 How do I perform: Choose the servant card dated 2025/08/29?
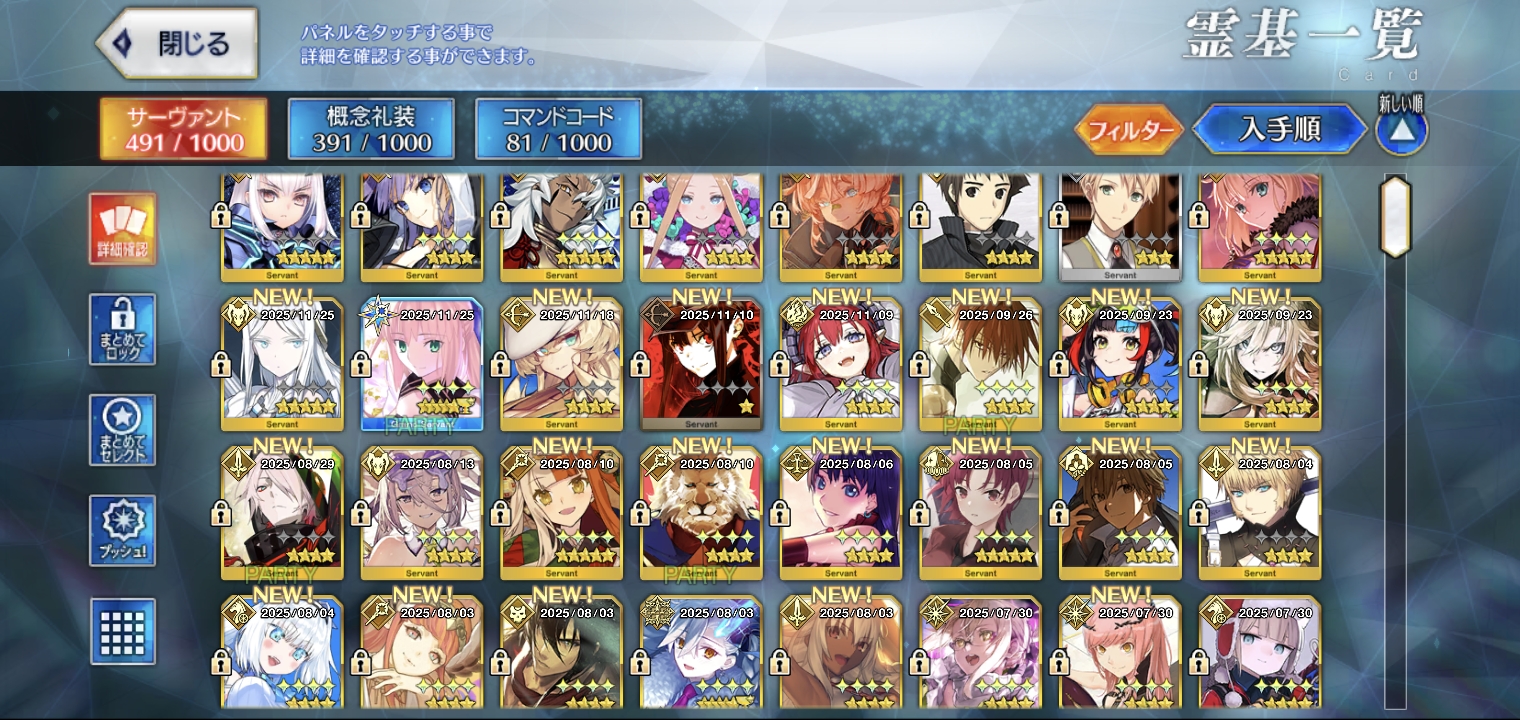pos(282,515)
